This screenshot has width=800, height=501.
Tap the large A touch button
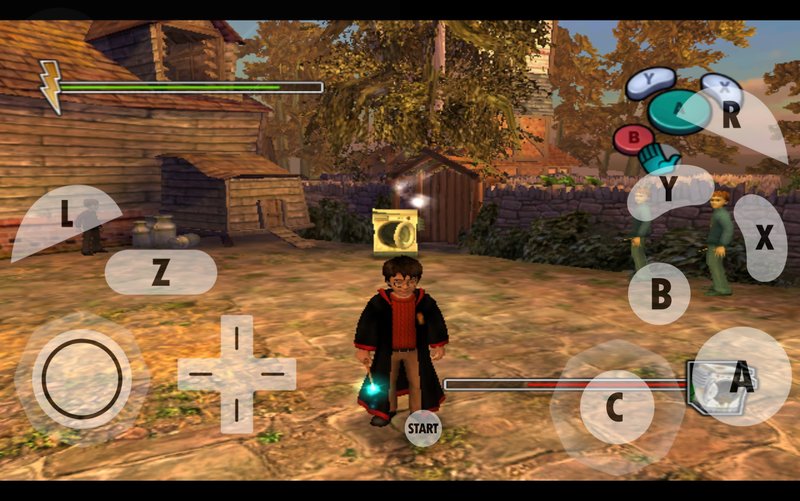click(x=741, y=377)
